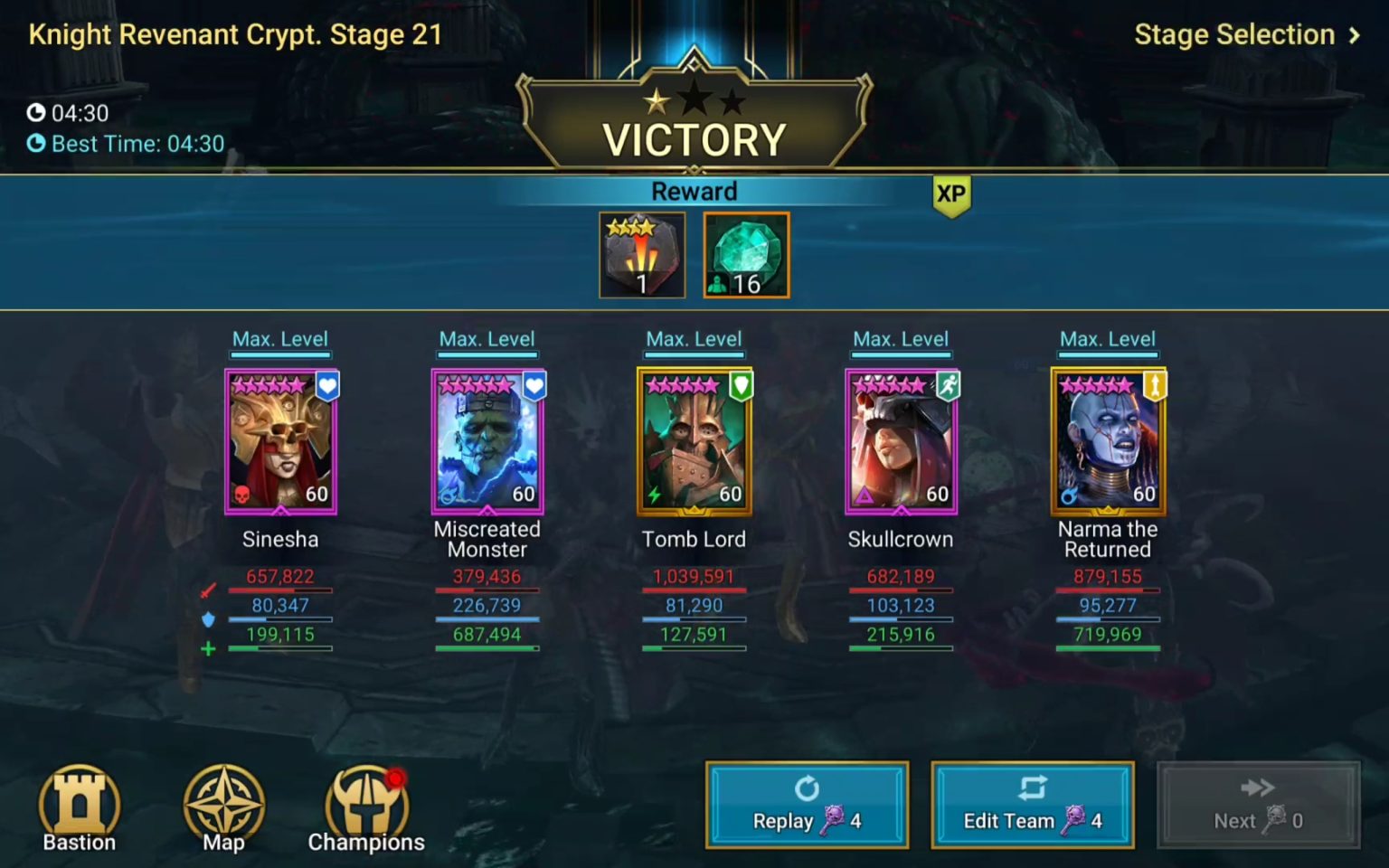The image size is (1389, 868).
Task: Inspect the three-star artifact reward
Action: [642, 255]
